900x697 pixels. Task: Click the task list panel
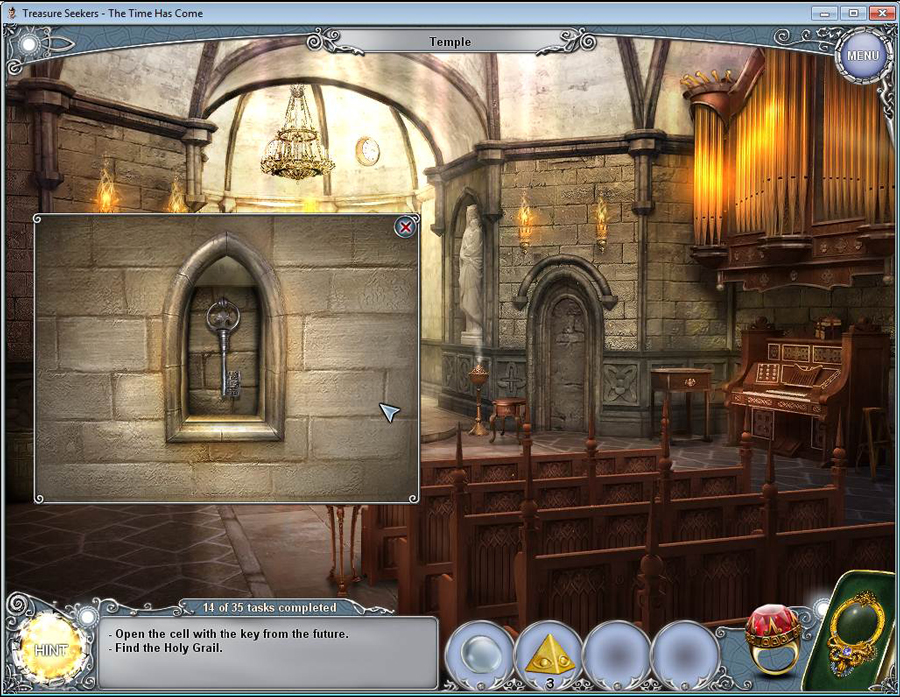click(270, 651)
